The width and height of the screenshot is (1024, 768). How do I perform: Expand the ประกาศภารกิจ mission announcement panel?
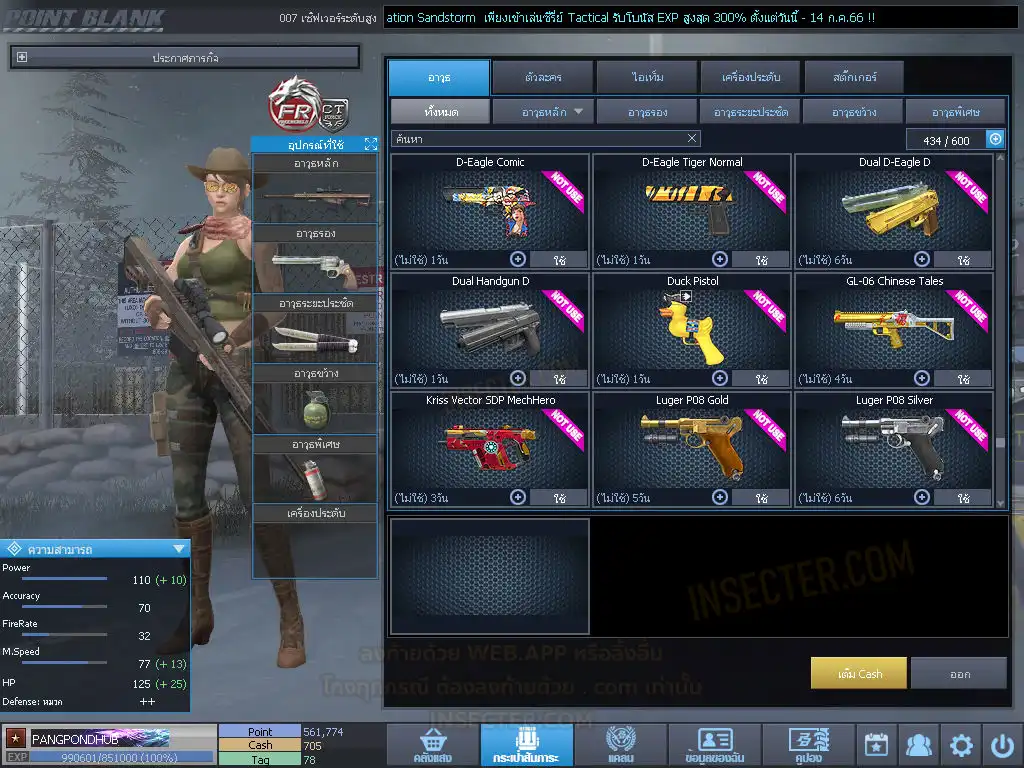22,58
